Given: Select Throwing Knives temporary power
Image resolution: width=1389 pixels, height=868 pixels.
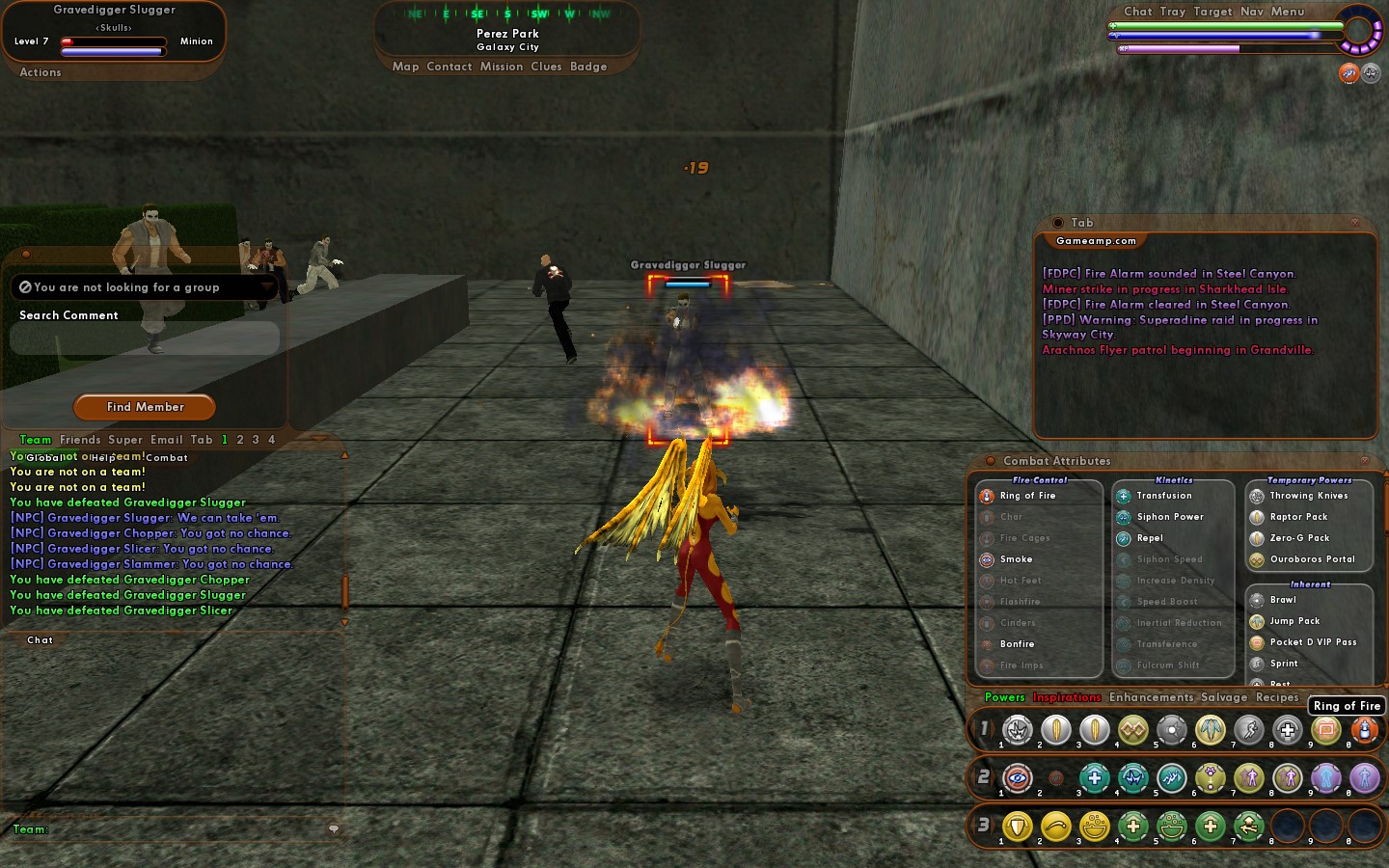Looking at the screenshot, I should pos(1308,496).
